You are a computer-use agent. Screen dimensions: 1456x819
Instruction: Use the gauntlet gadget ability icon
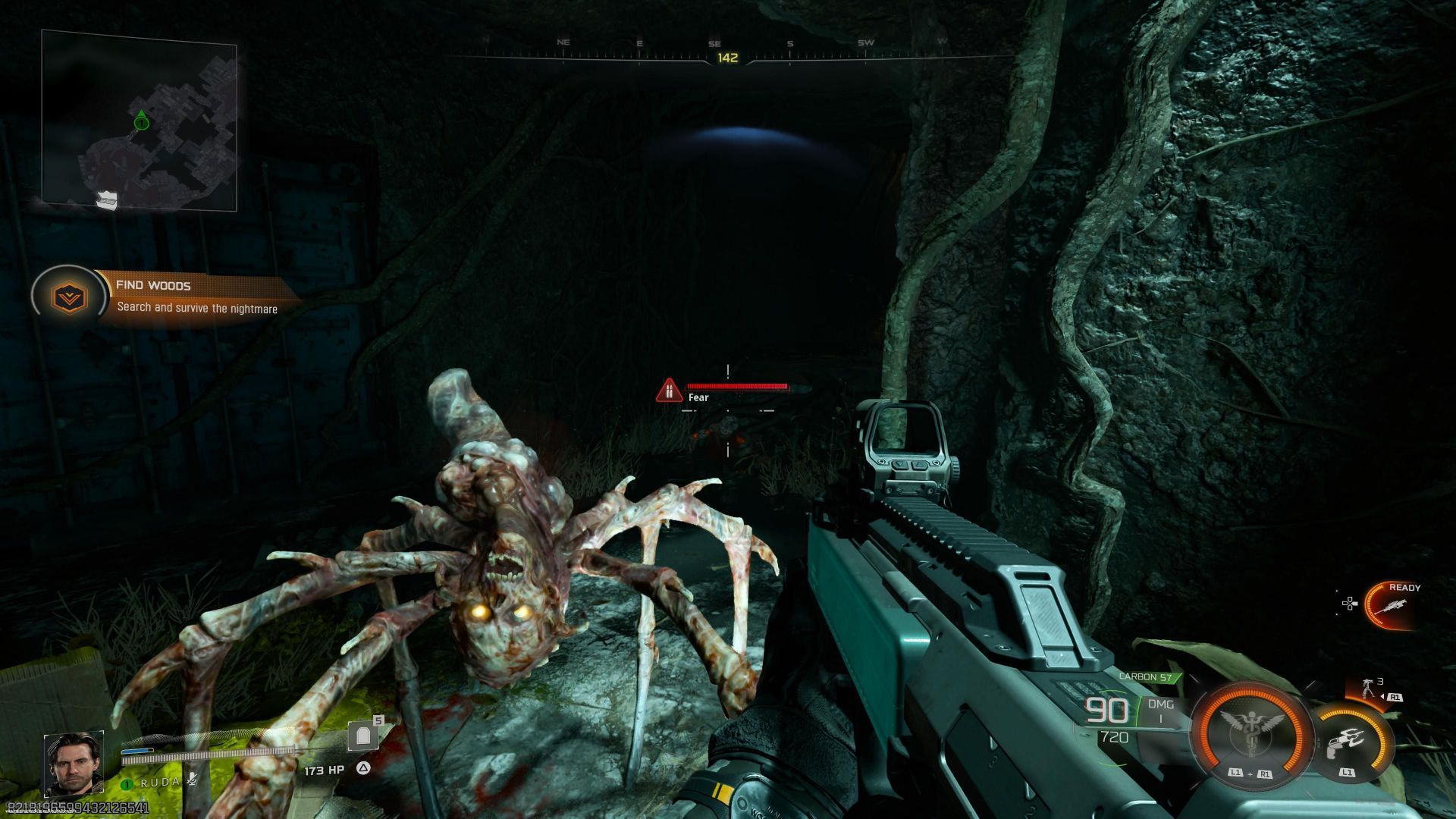pos(1351,741)
